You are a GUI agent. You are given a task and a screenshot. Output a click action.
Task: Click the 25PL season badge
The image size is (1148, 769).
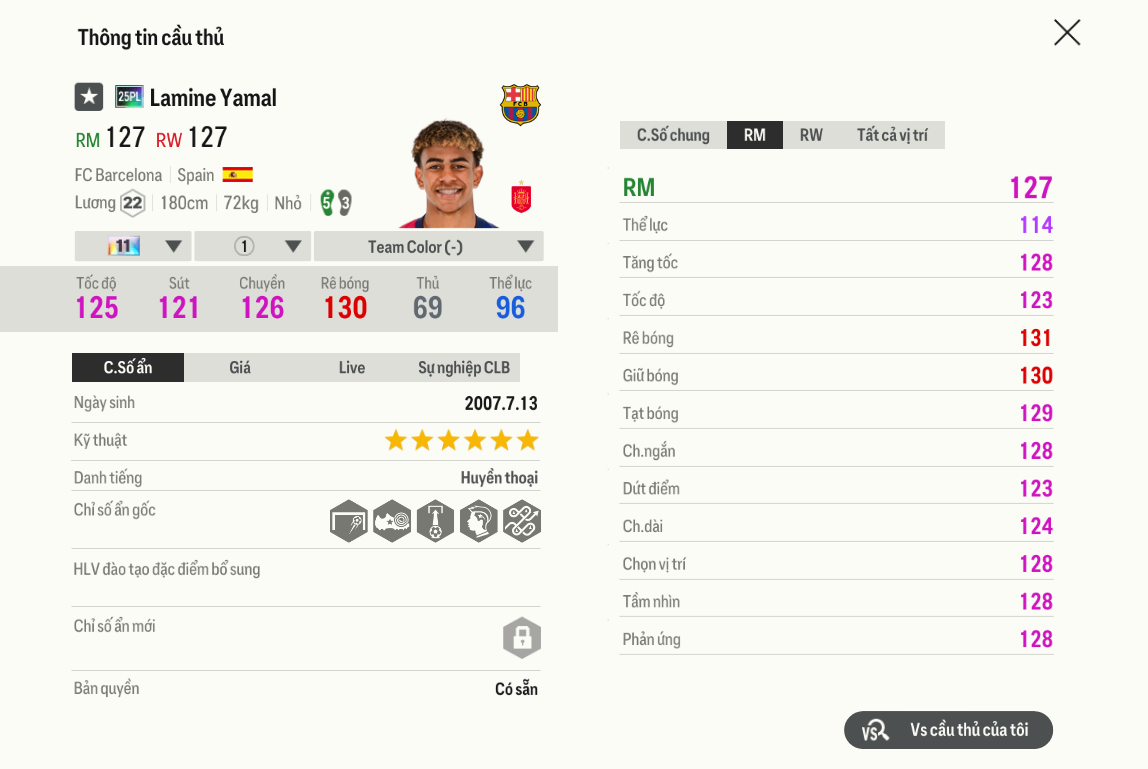pos(129,97)
